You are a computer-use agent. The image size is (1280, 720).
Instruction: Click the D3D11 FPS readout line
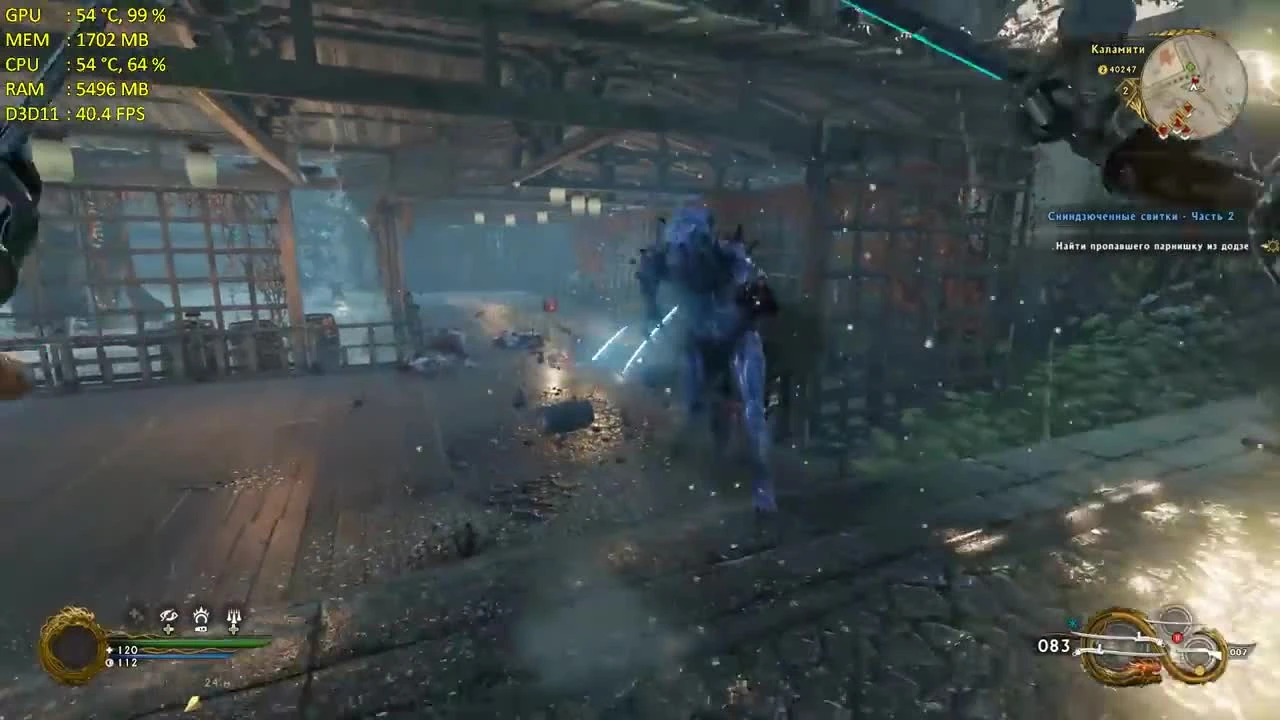73,114
